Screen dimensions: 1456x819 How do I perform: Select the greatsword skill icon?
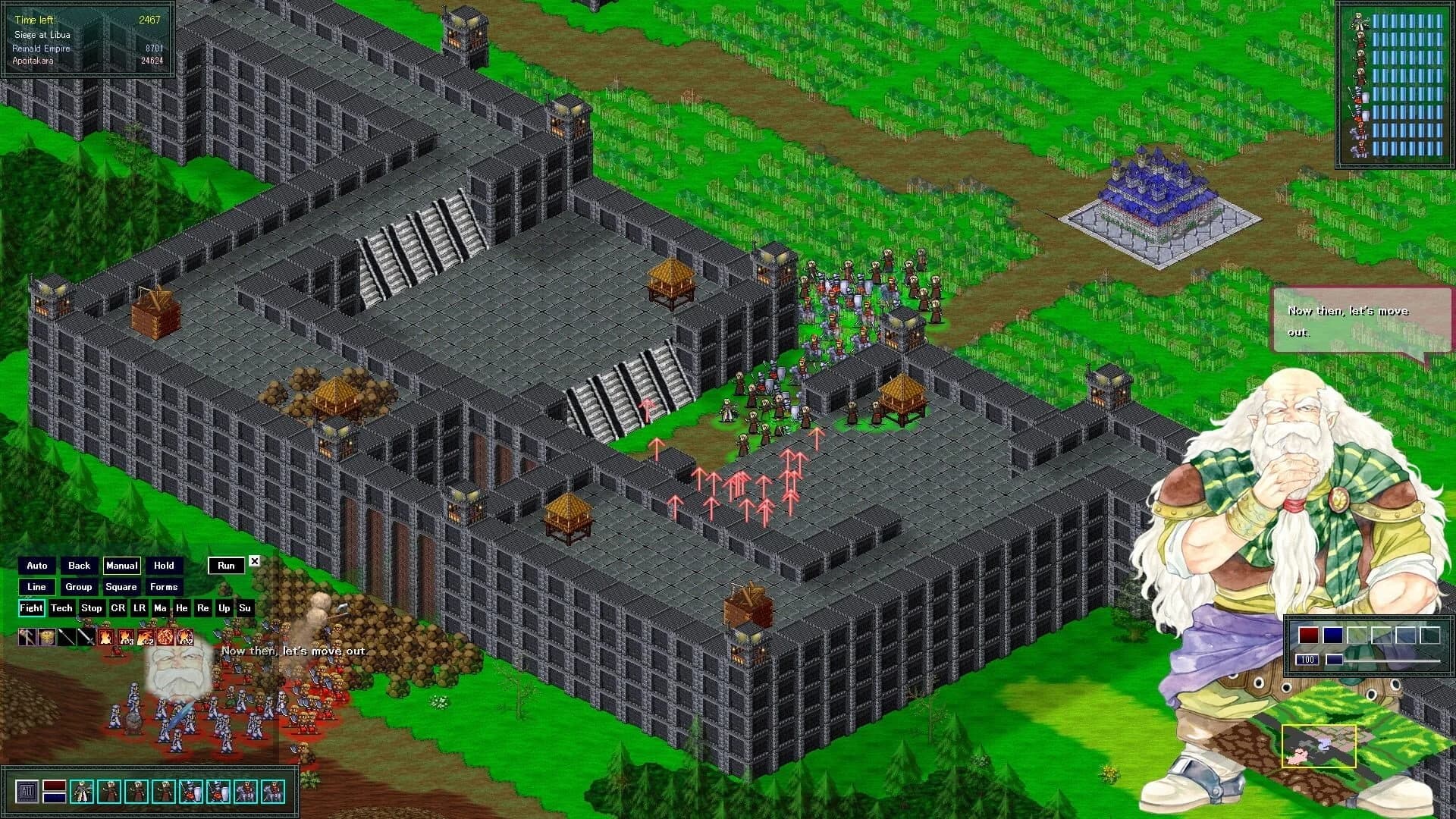[86, 637]
